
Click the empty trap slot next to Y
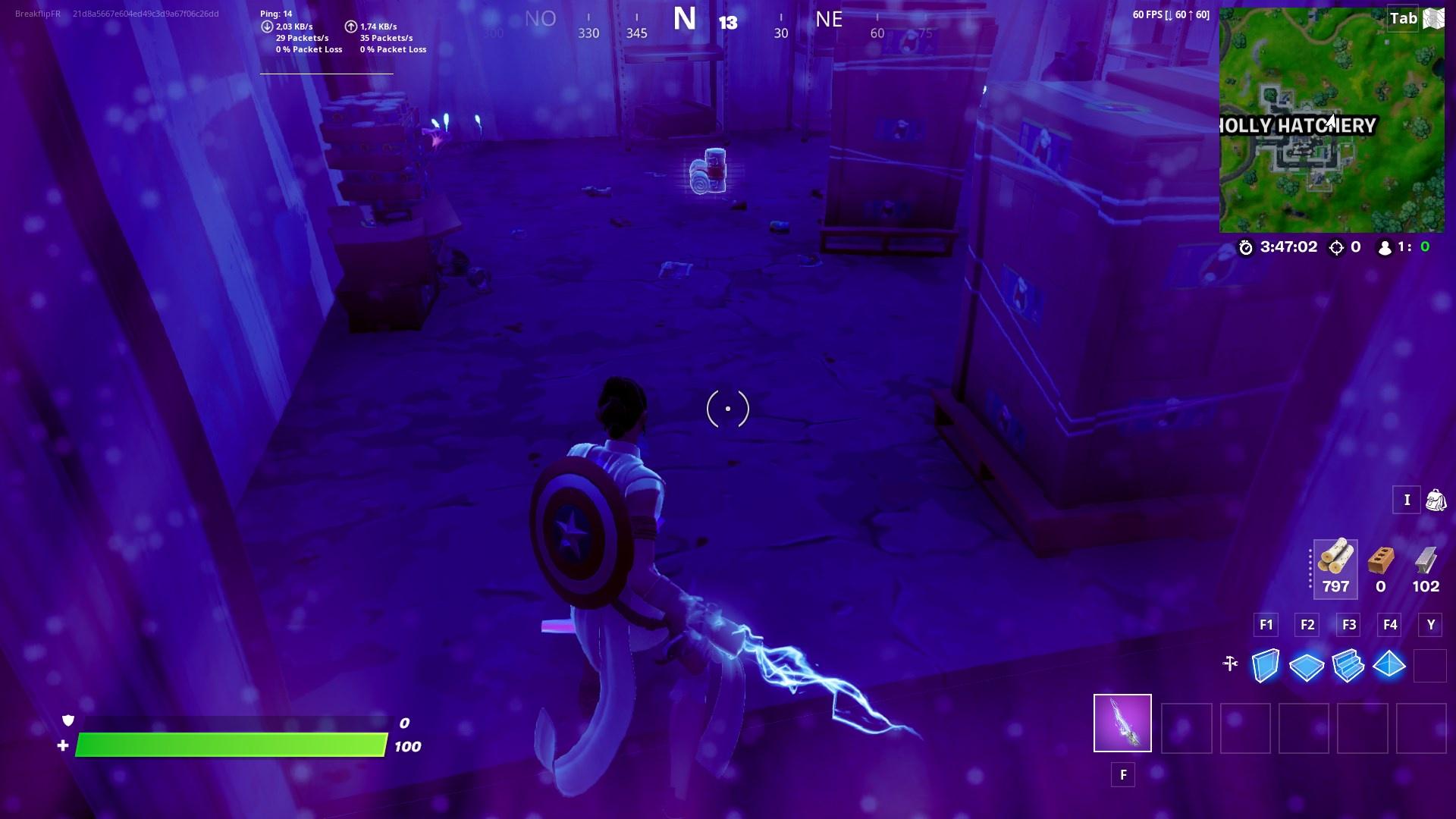1432,664
